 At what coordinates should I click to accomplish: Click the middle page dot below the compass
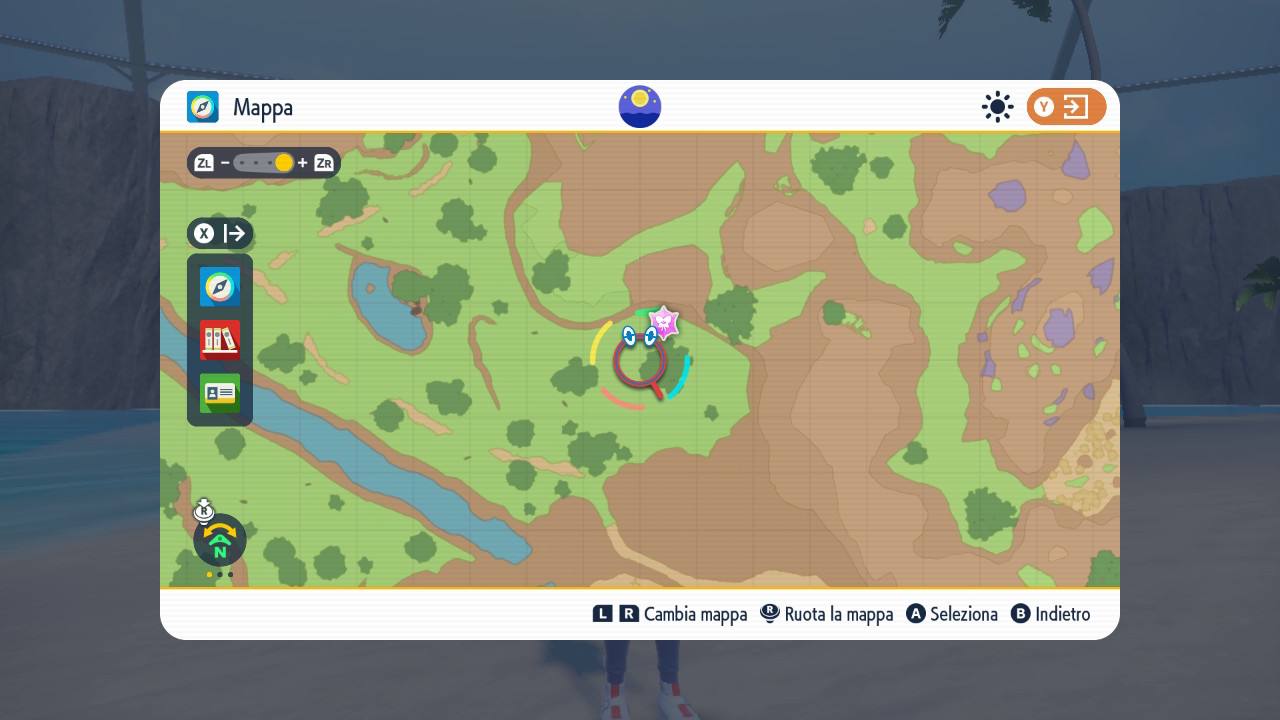pos(219,574)
